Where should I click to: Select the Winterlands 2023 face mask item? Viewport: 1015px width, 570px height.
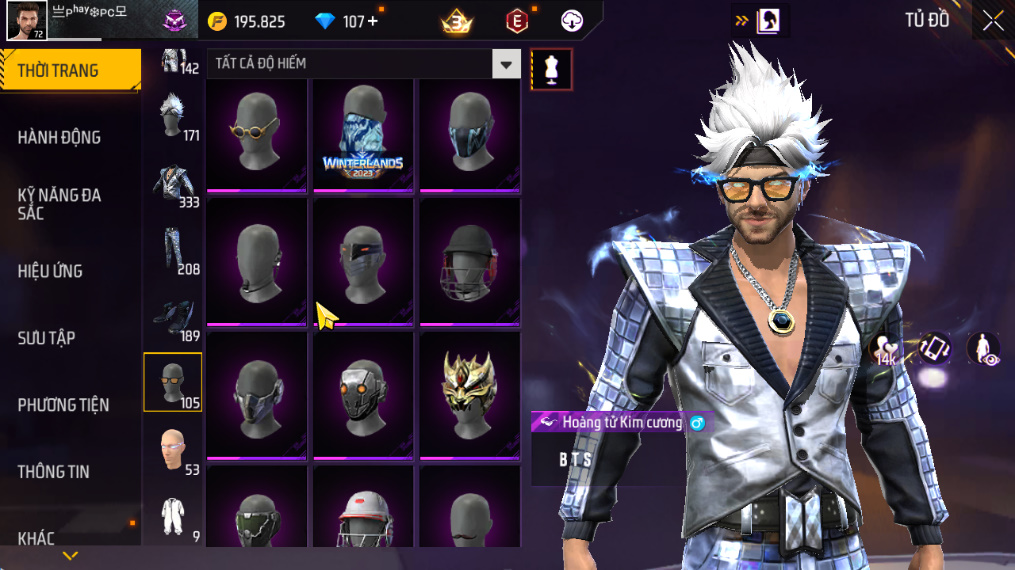click(x=363, y=133)
